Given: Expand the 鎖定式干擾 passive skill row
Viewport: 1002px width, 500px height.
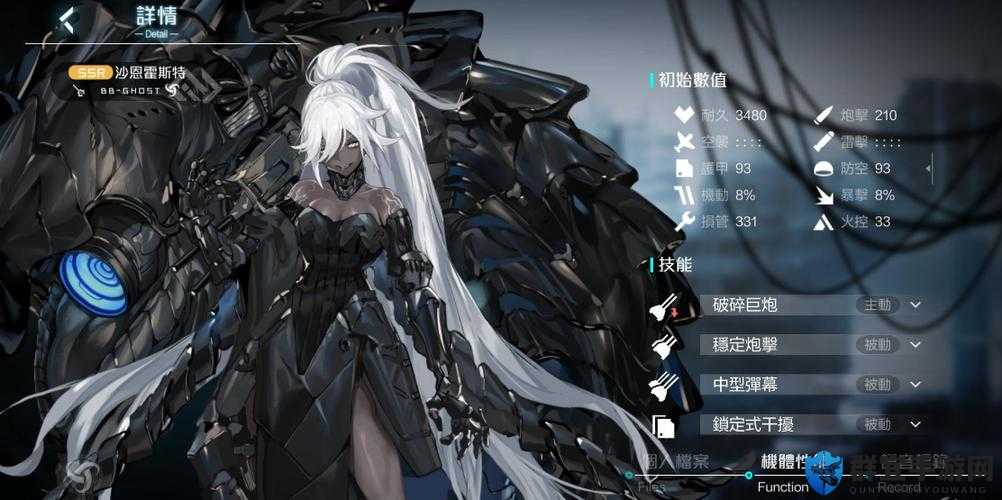Looking at the screenshot, I should (x=915, y=424).
